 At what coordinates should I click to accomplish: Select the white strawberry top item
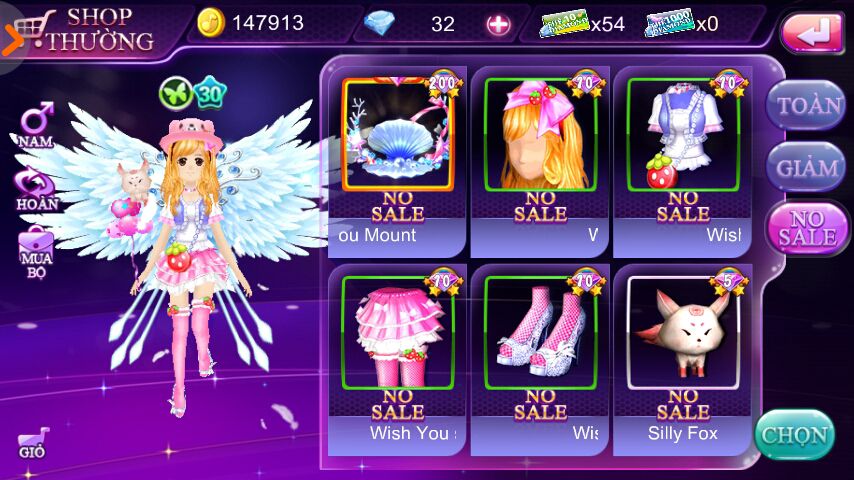[x=682, y=135]
